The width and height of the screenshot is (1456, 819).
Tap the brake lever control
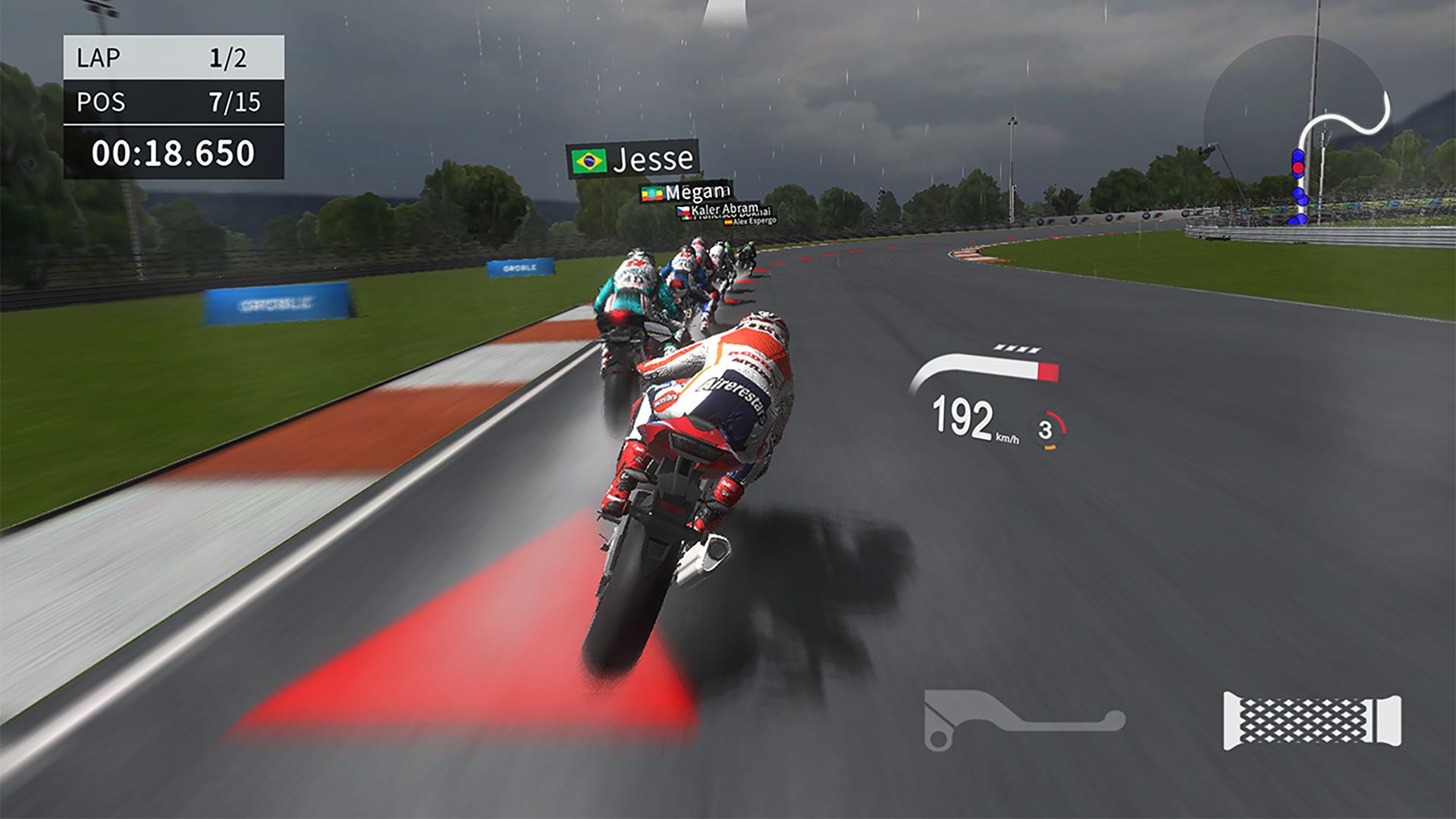coord(1016,720)
